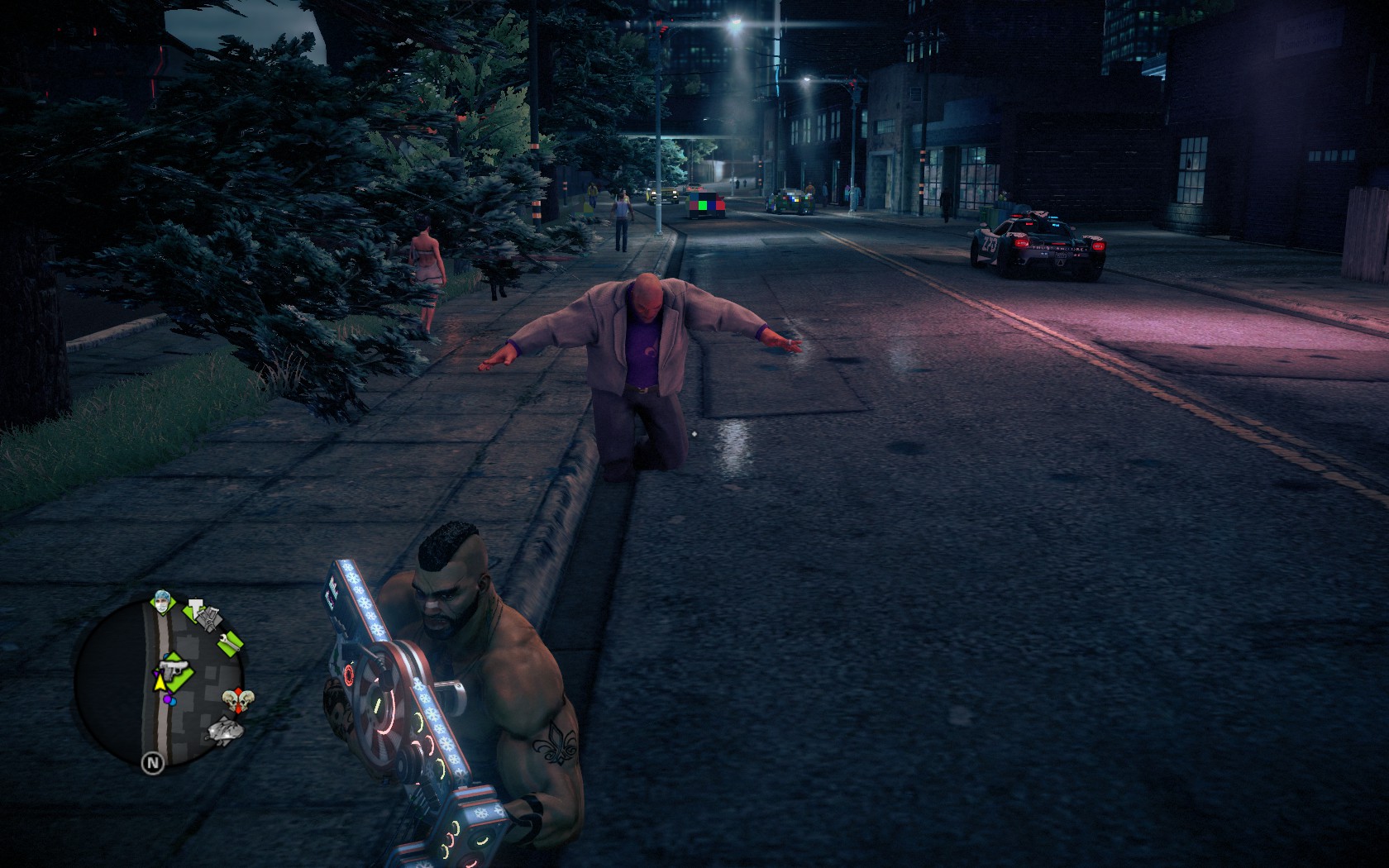The image size is (1389, 868).
Task: Open the circular minimap
Action: pyautogui.click(x=160, y=686)
